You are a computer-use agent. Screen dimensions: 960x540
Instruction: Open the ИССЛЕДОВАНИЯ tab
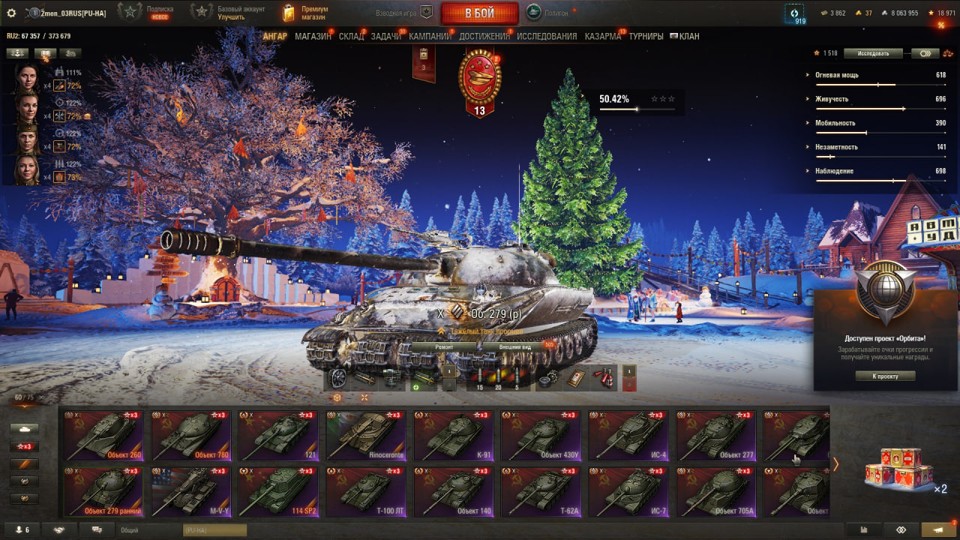(x=546, y=36)
